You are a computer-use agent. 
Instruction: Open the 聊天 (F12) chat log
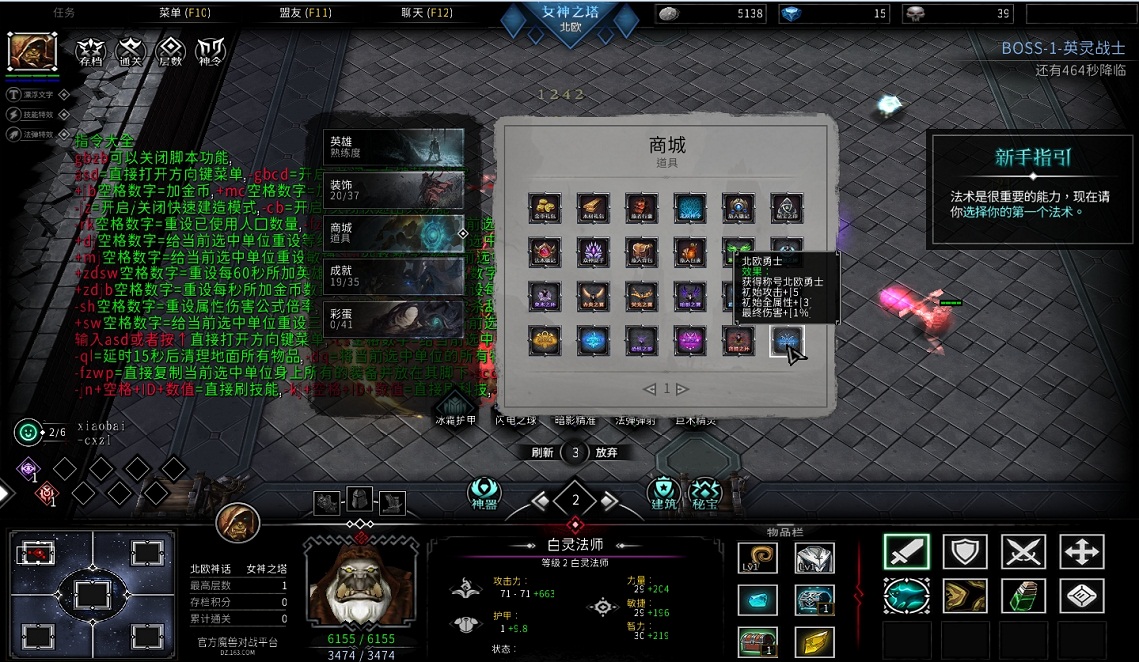click(x=427, y=13)
